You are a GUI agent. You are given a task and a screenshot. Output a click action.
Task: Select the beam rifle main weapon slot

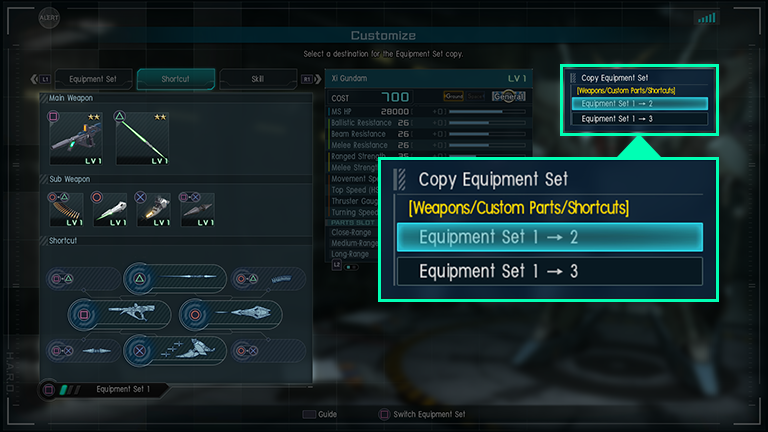point(77,137)
